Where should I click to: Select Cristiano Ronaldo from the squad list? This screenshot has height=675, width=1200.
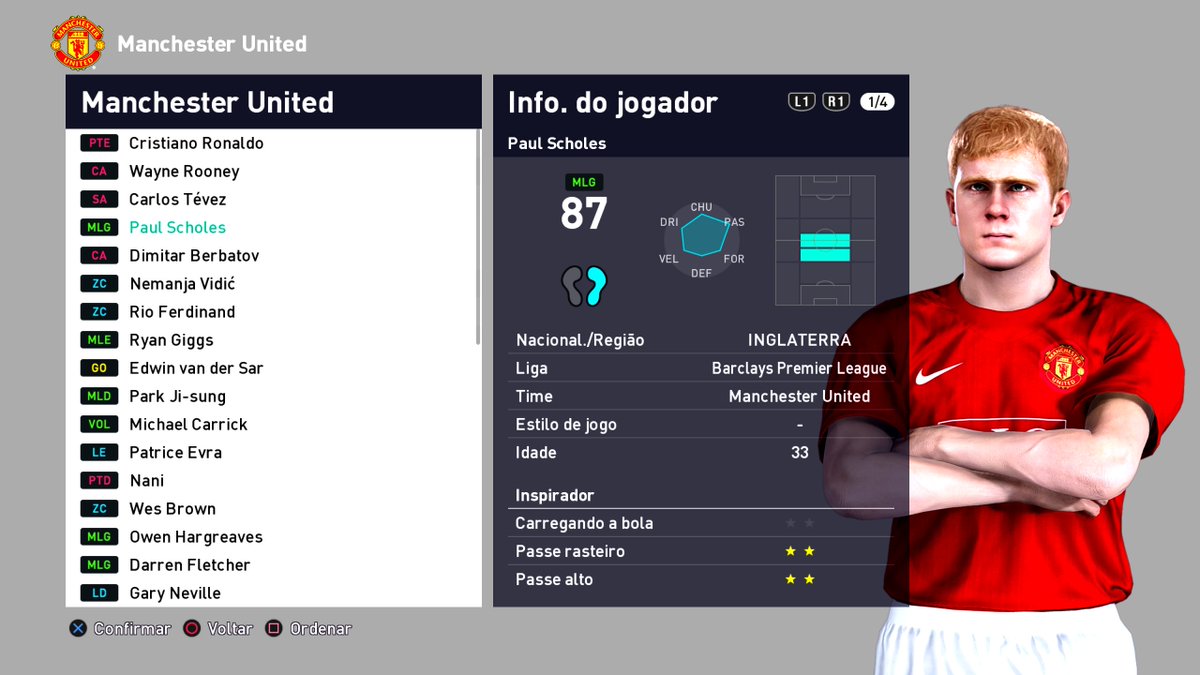pos(196,143)
